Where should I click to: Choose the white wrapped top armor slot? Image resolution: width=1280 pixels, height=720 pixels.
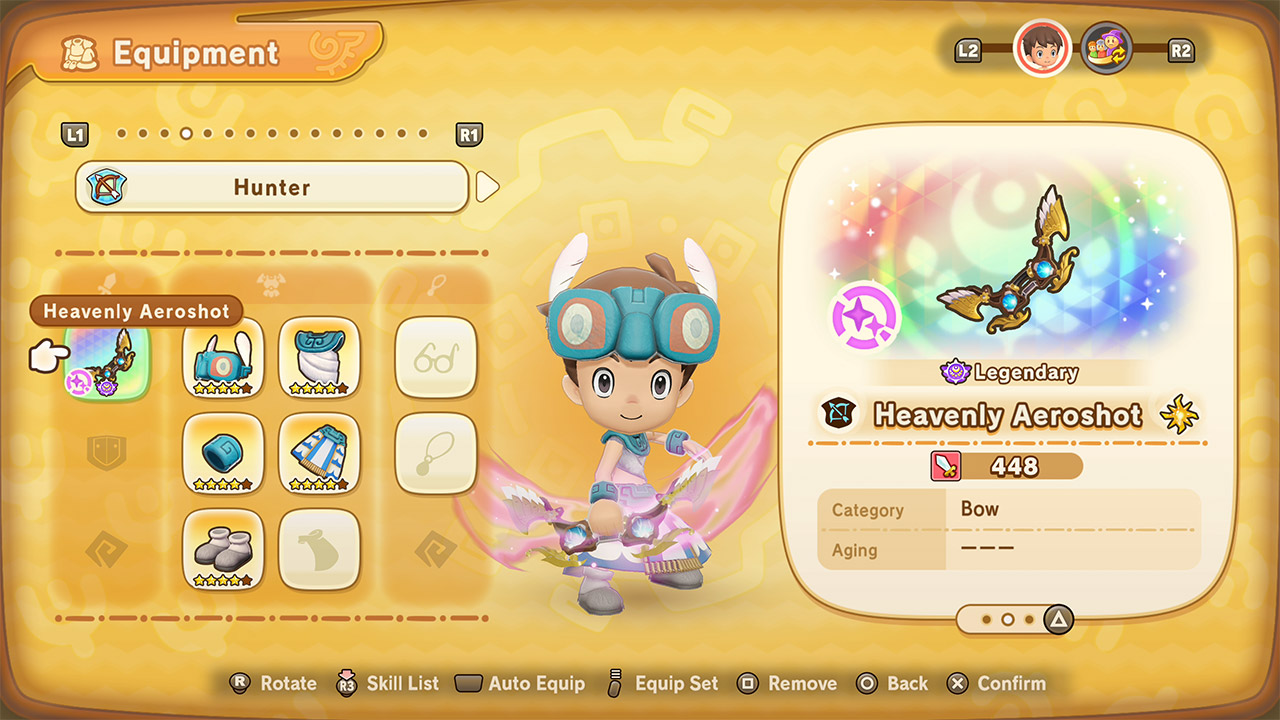click(x=319, y=357)
